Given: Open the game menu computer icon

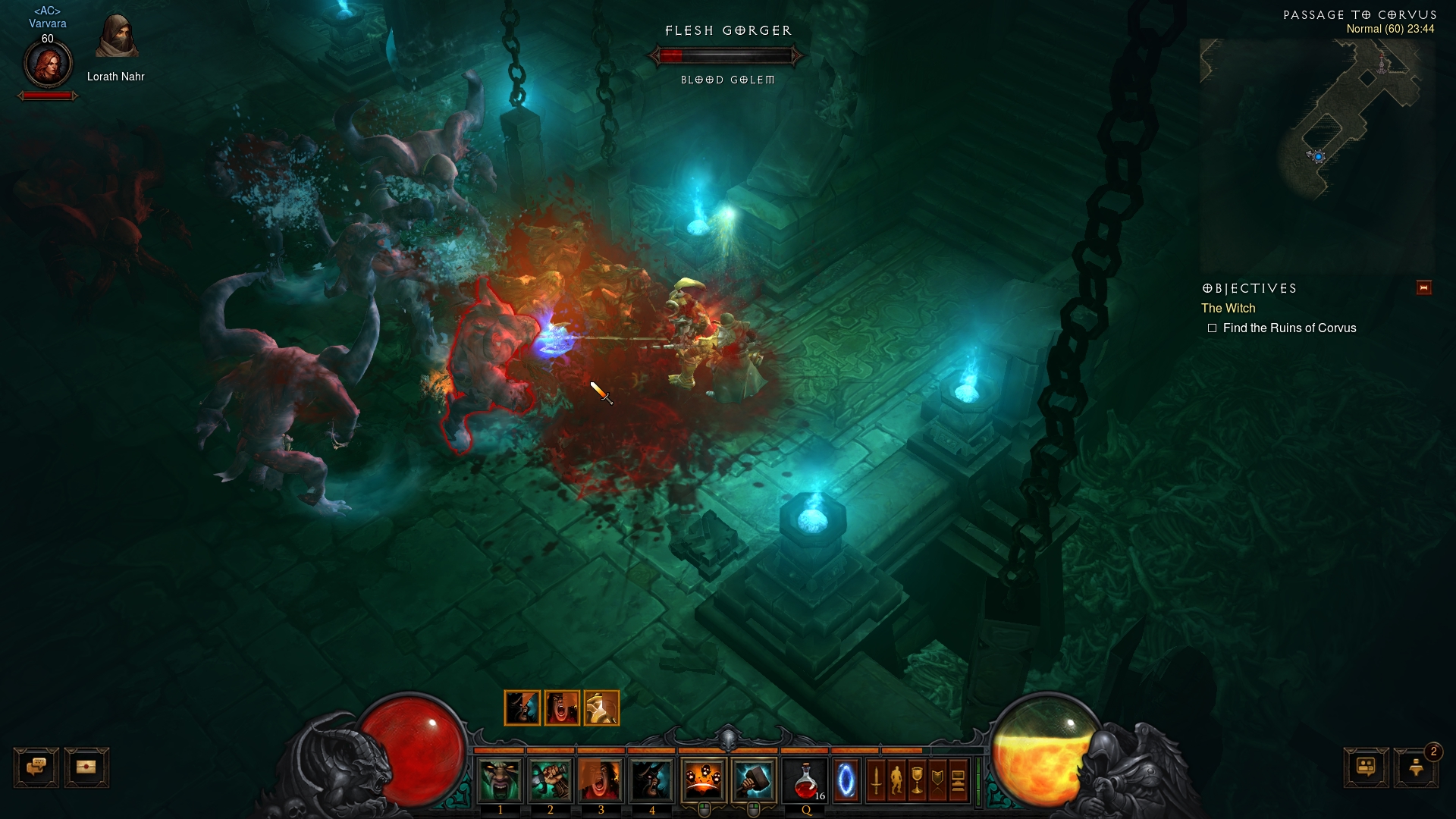Looking at the screenshot, I should pos(958,780).
